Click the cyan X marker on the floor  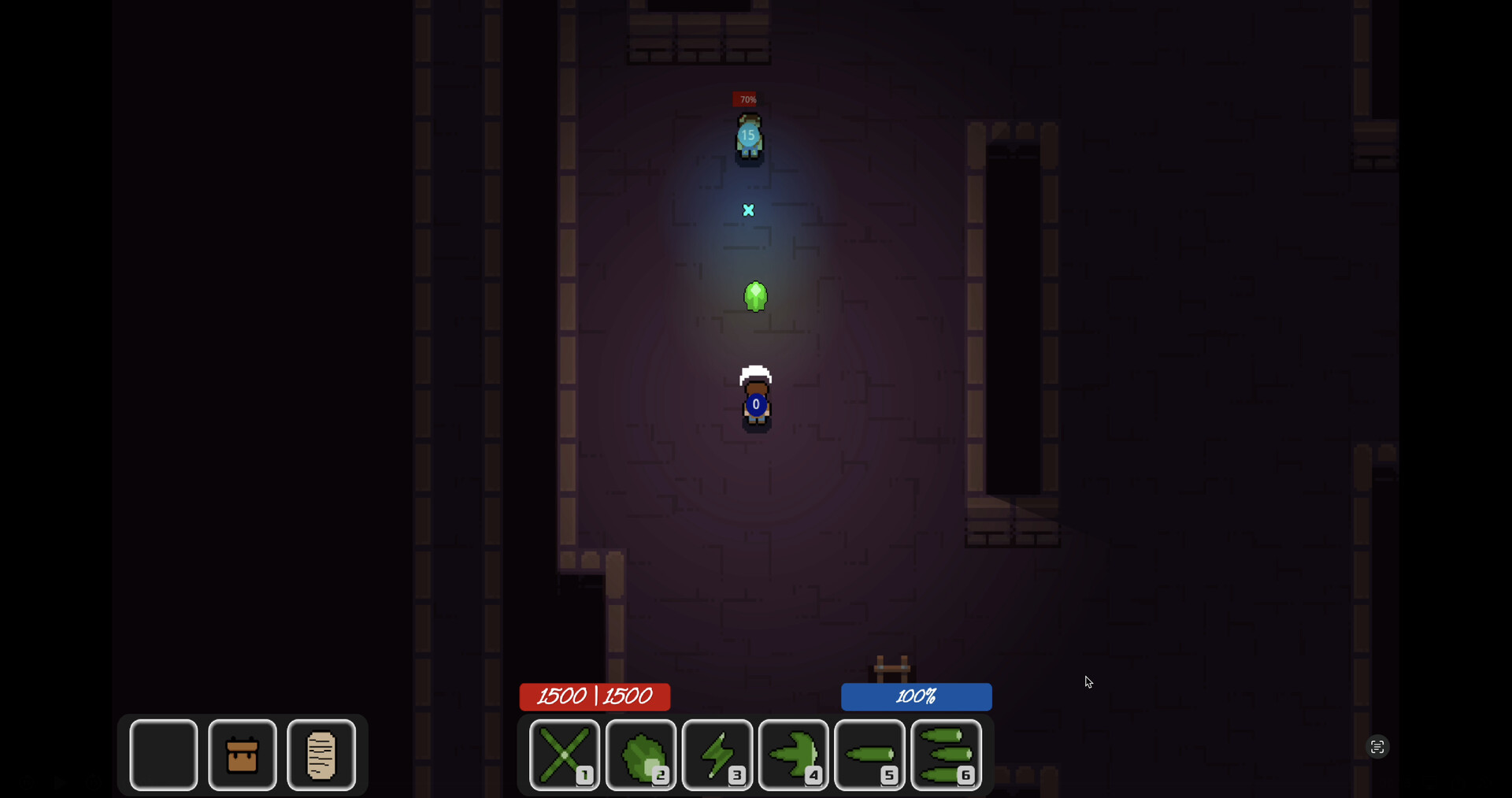[x=748, y=210]
